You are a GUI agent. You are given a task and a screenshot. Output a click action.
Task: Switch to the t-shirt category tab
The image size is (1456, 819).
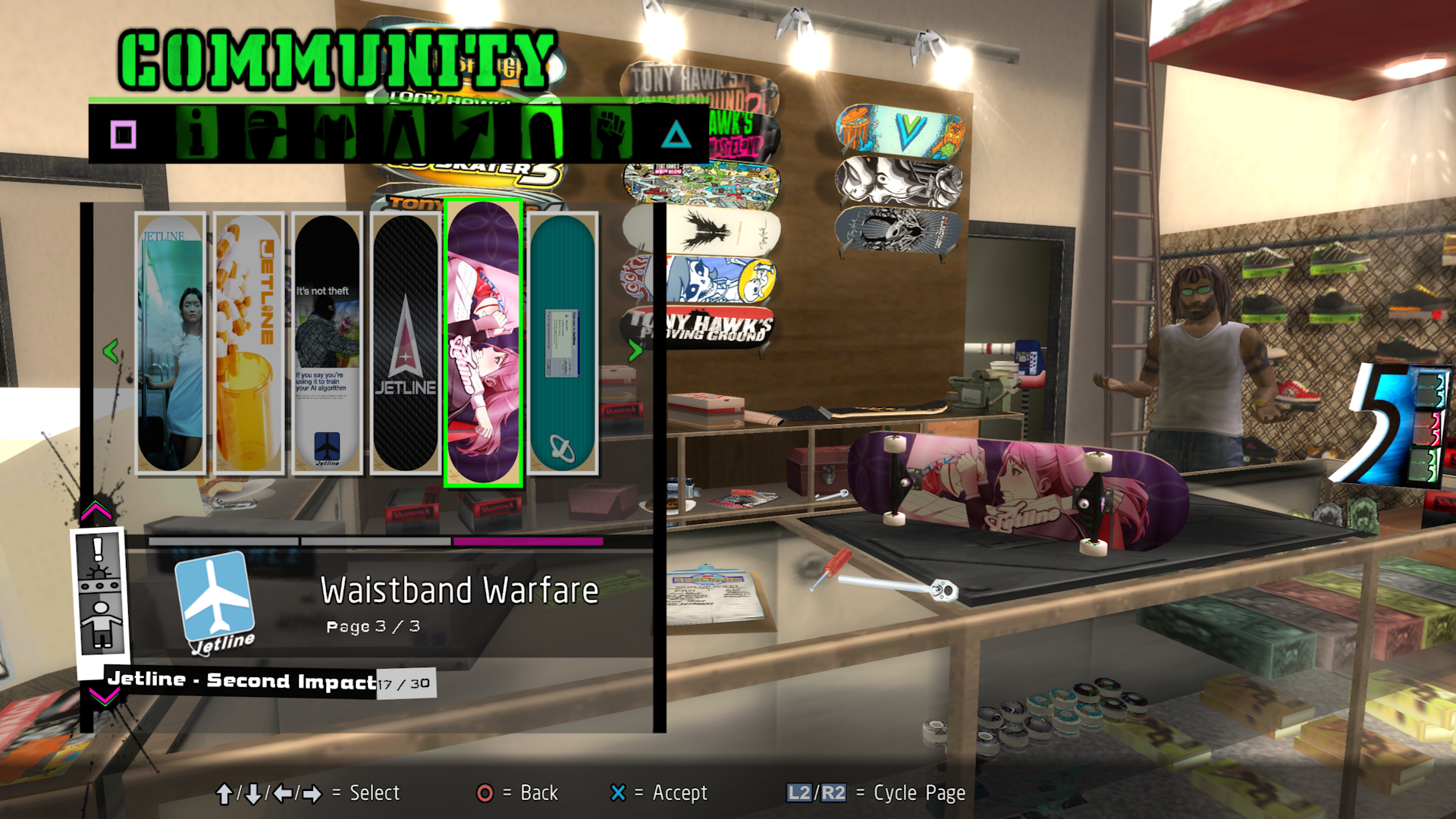click(335, 133)
